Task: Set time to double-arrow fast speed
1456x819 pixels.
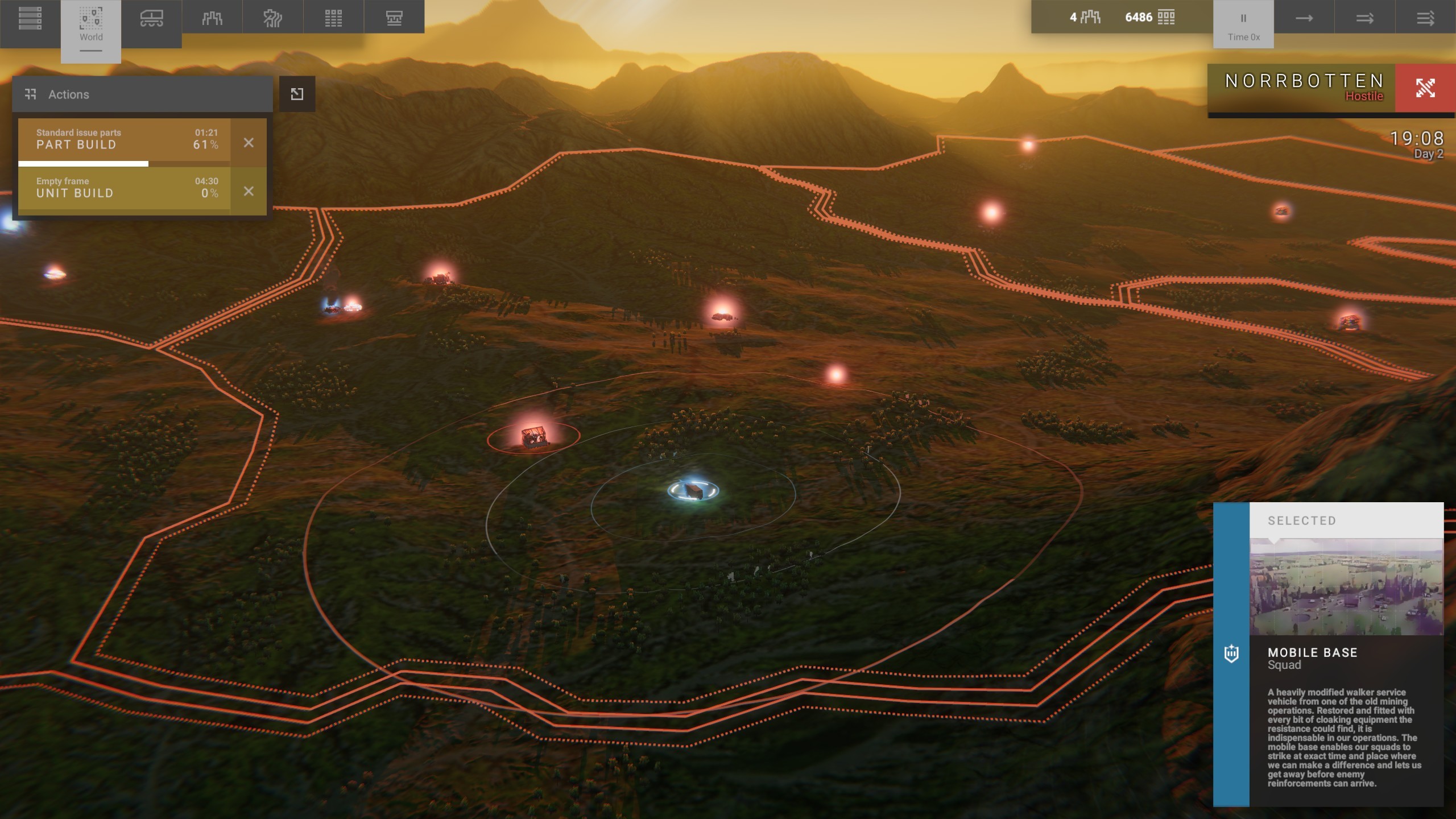Action: pyautogui.click(x=1364, y=18)
